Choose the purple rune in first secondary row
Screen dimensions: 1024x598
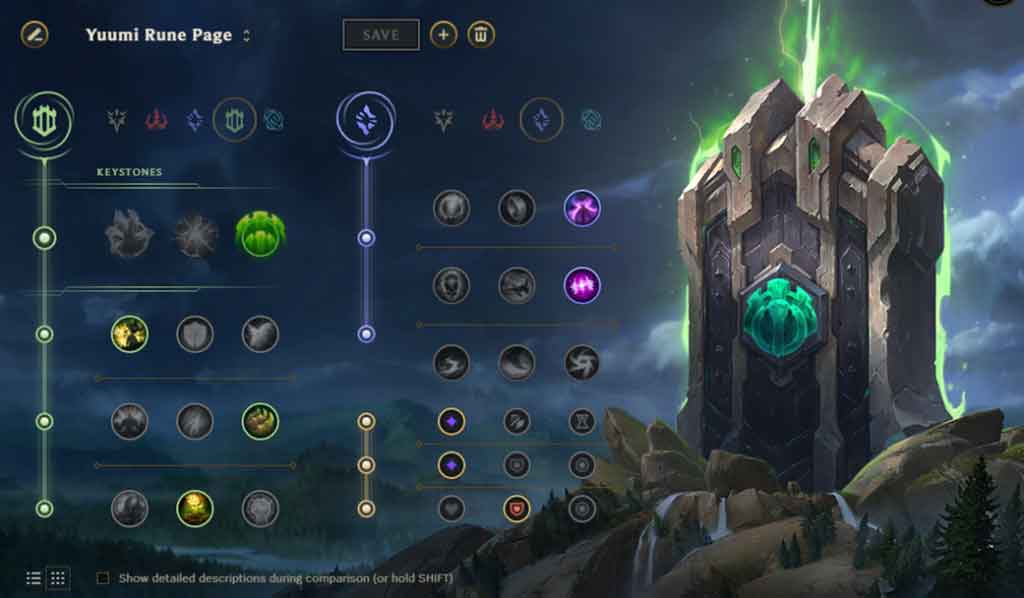coord(582,208)
